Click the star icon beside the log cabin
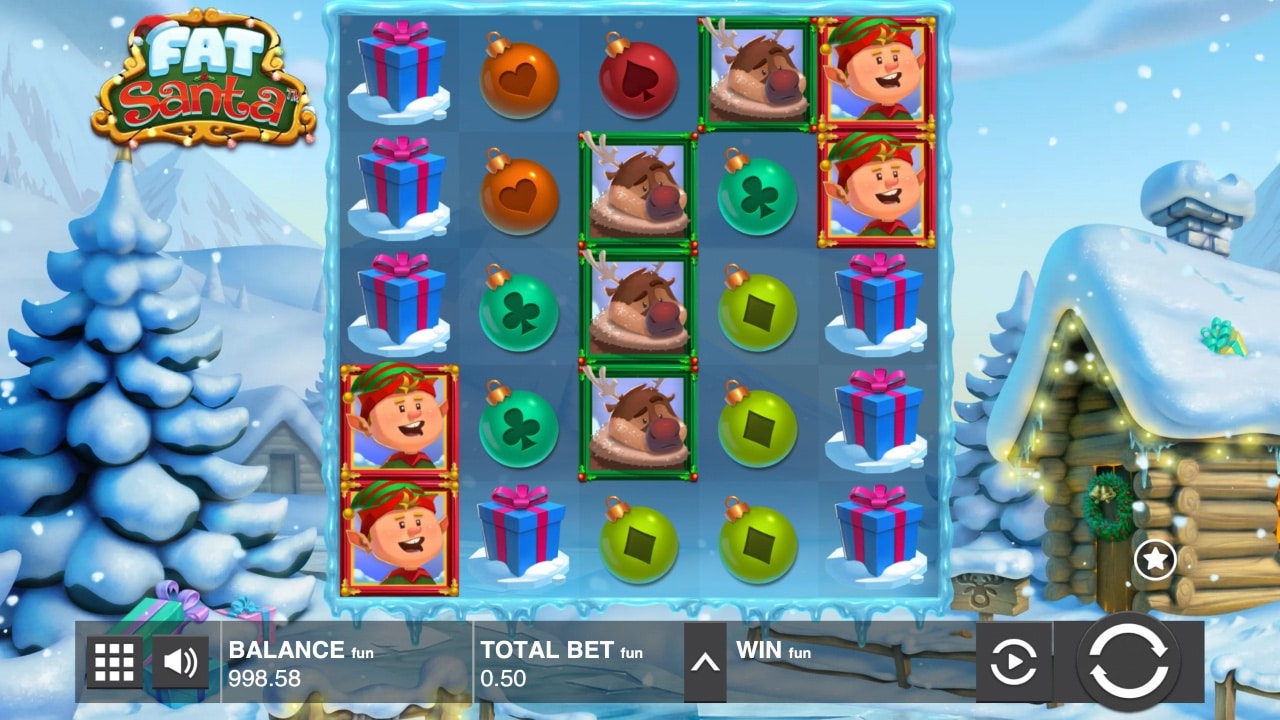 [1157, 558]
